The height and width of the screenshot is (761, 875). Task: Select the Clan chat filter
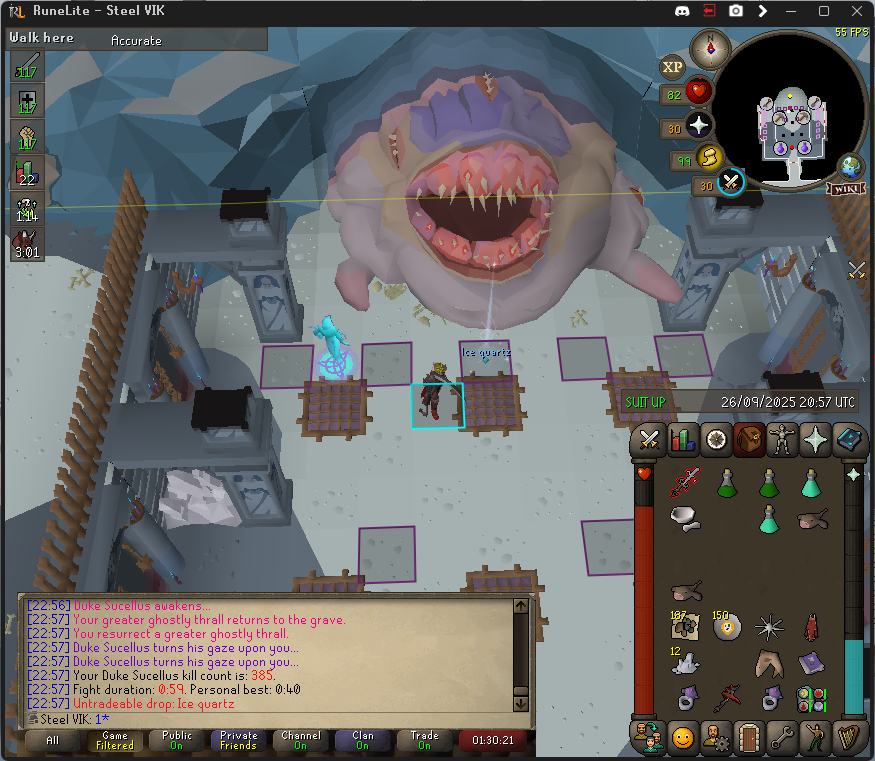(362, 741)
